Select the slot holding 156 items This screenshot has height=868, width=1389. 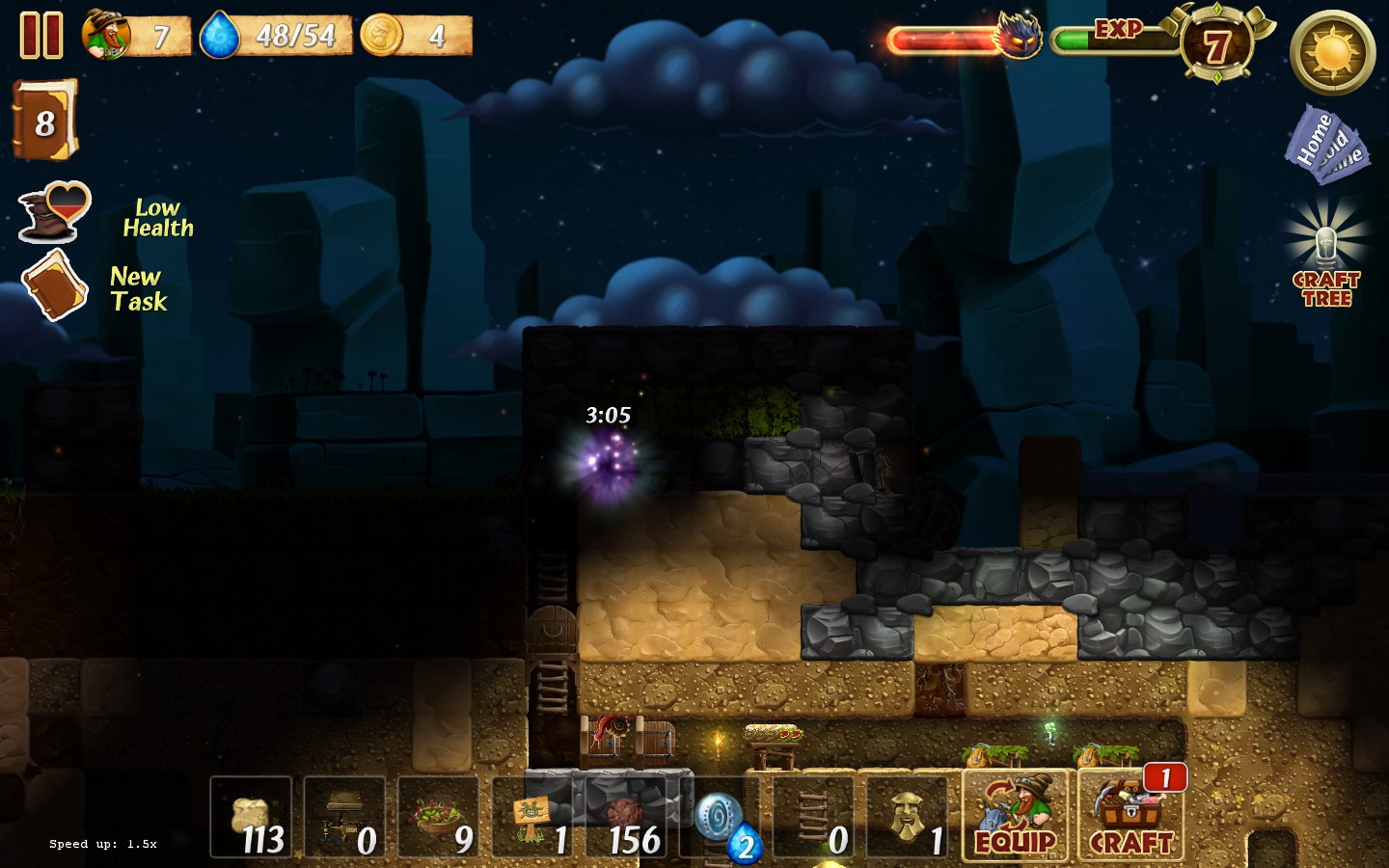click(626, 817)
